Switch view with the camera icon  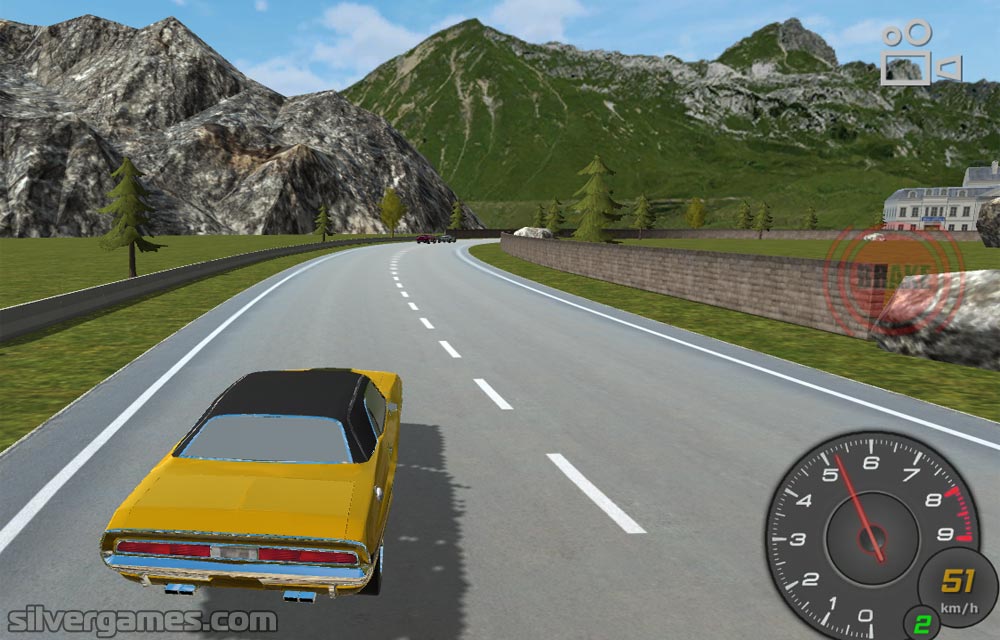tap(920, 54)
